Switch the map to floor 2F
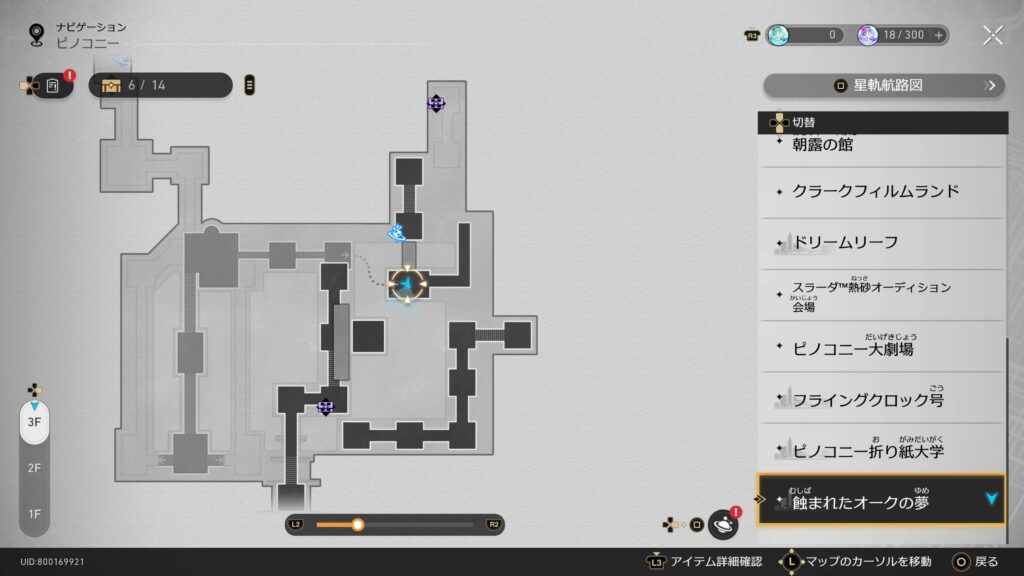1024x576 pixels. [34, 468]
